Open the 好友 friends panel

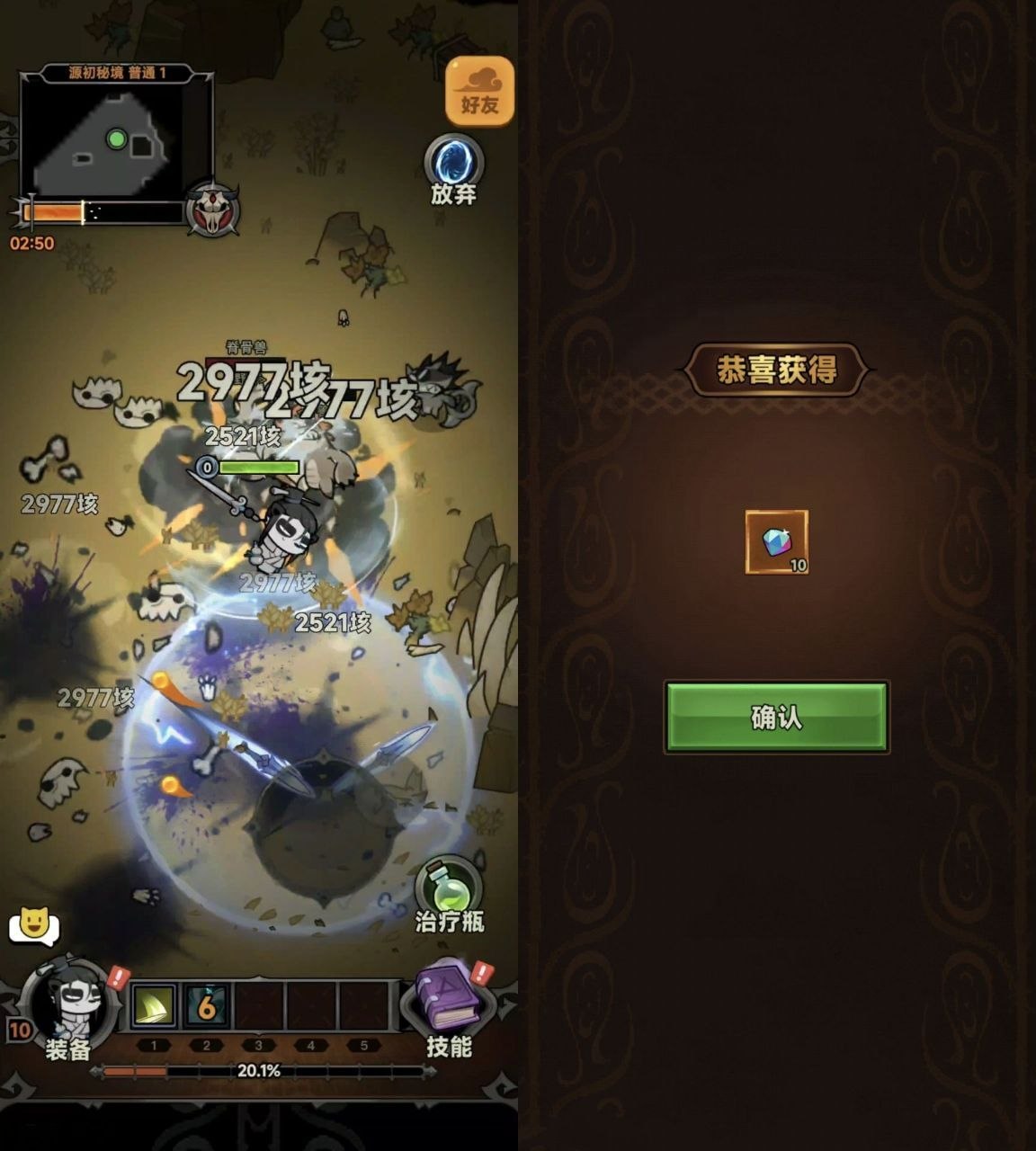pos(479,93)
